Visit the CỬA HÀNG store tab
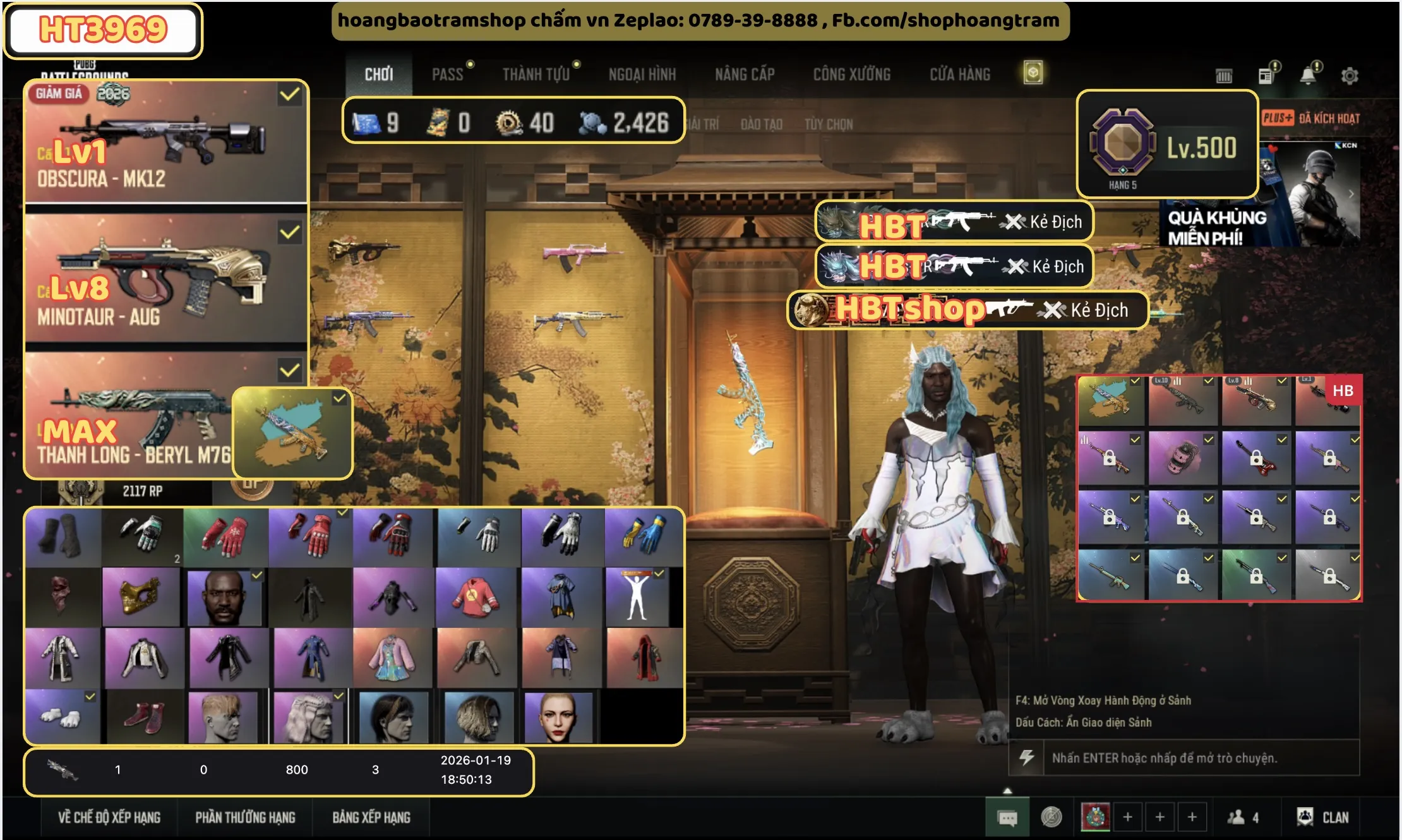The width and height of the screenshot is (1402, 840). pyautogui.click(x=960, y=75)
